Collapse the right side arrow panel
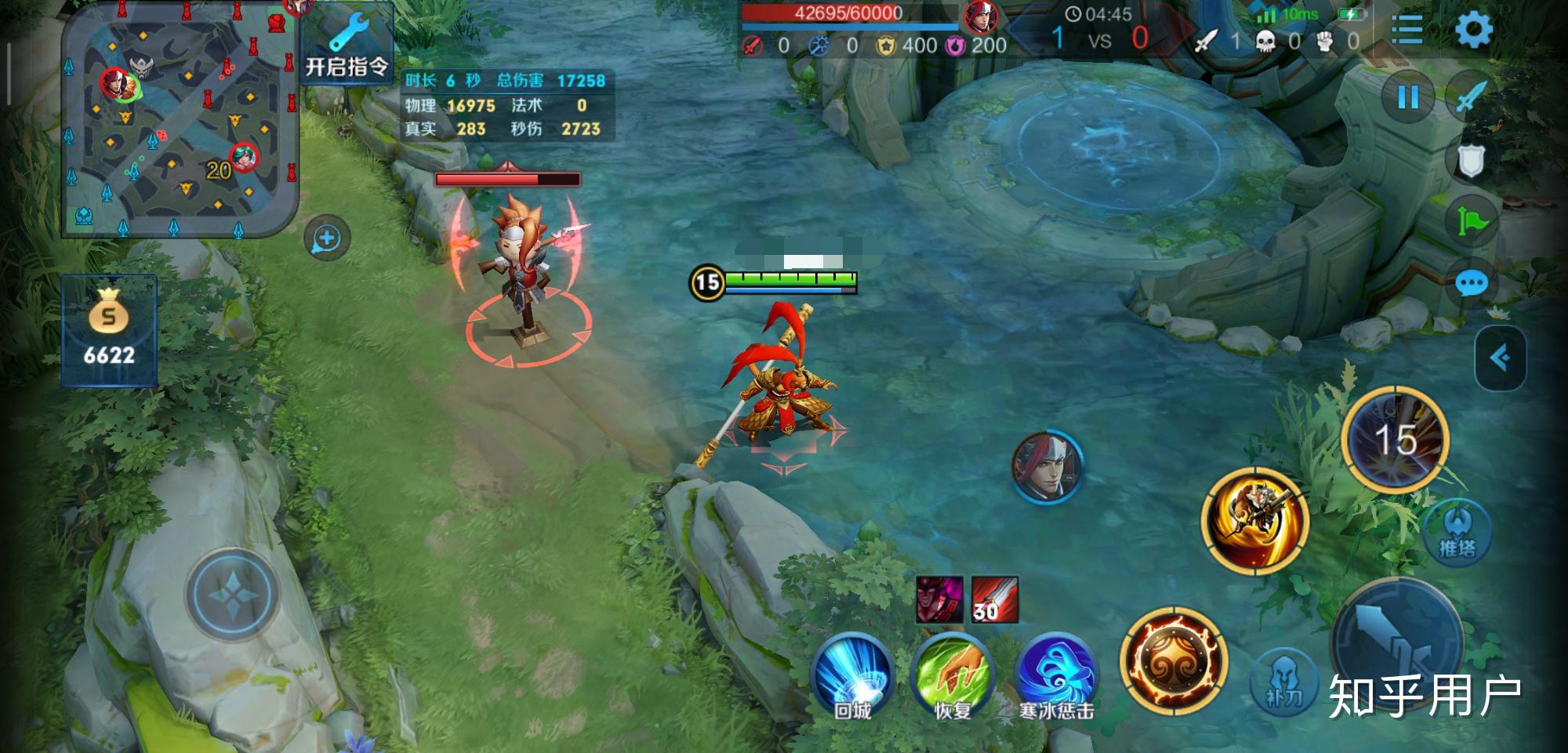This screenshot has width=1568, height=753. pos(1500,358)
